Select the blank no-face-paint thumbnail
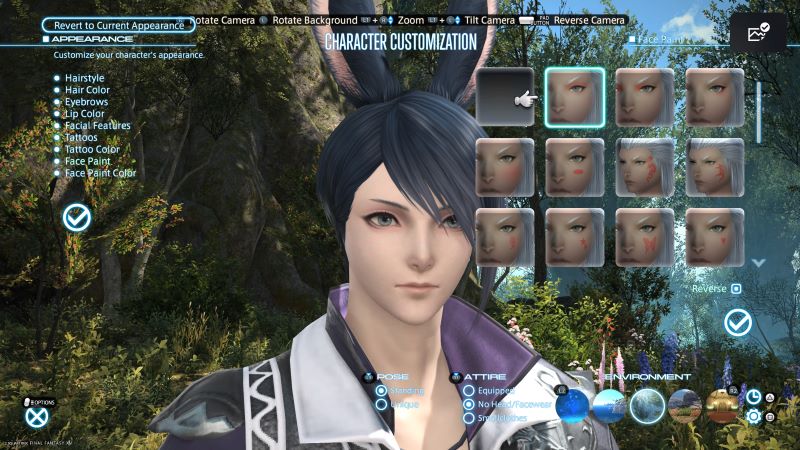The width and height of the screenshot is (800, 450). [505, 98]
